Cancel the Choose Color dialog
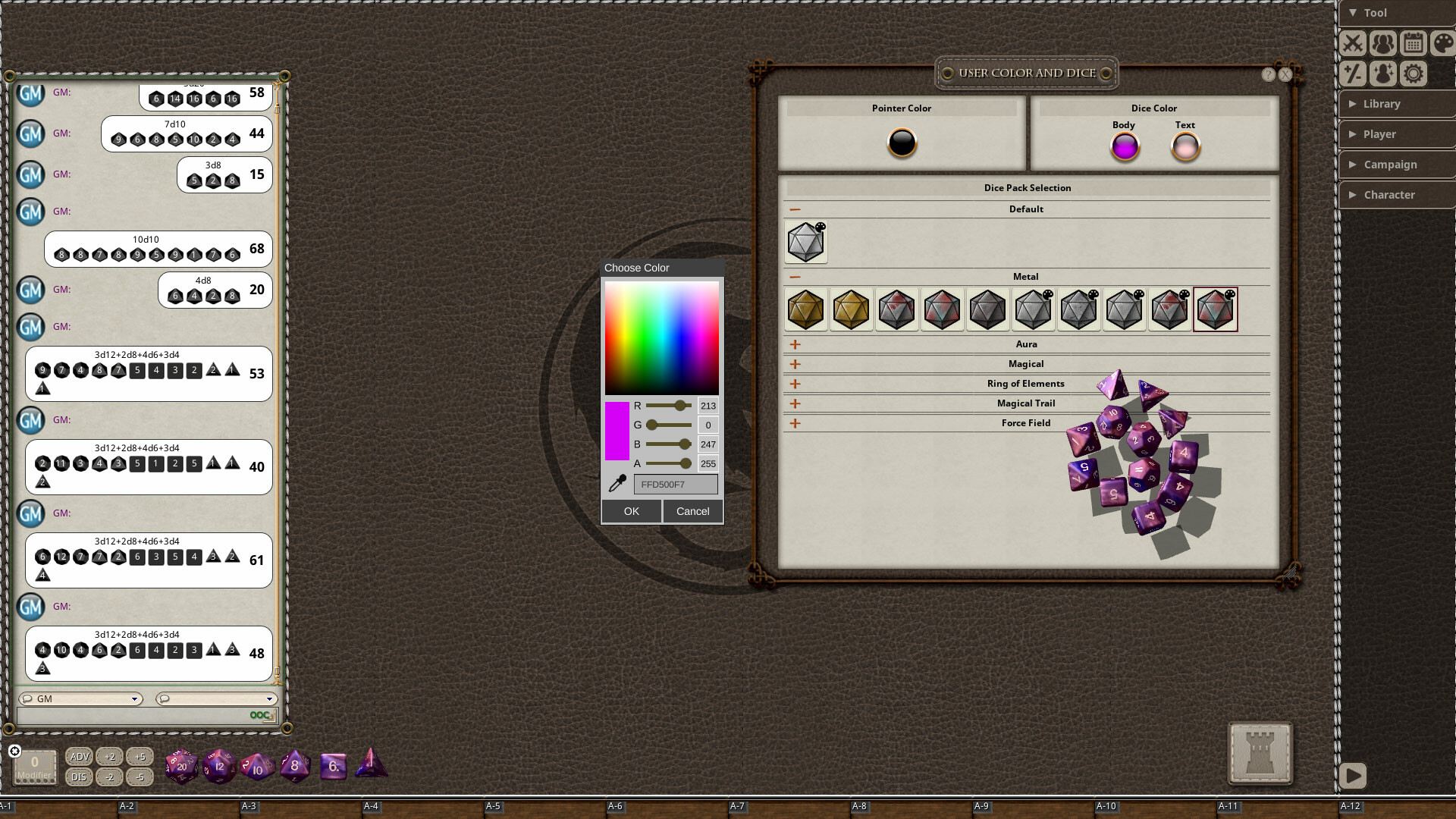 (692, 510)
